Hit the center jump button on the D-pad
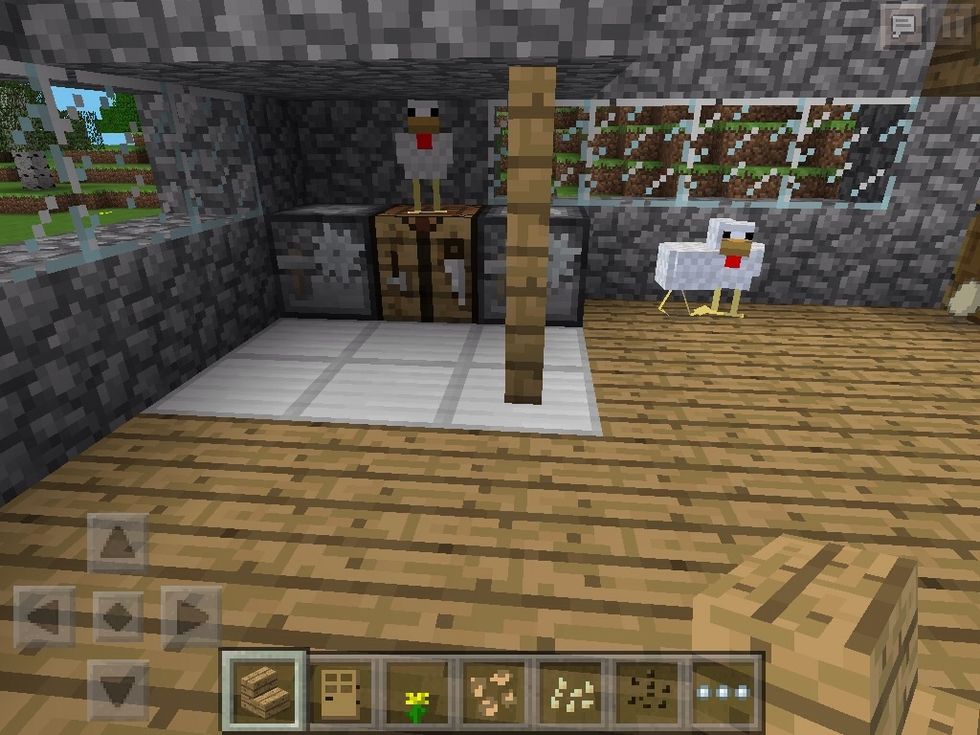This screenshot has height=735, width=980. pos(118,616)
